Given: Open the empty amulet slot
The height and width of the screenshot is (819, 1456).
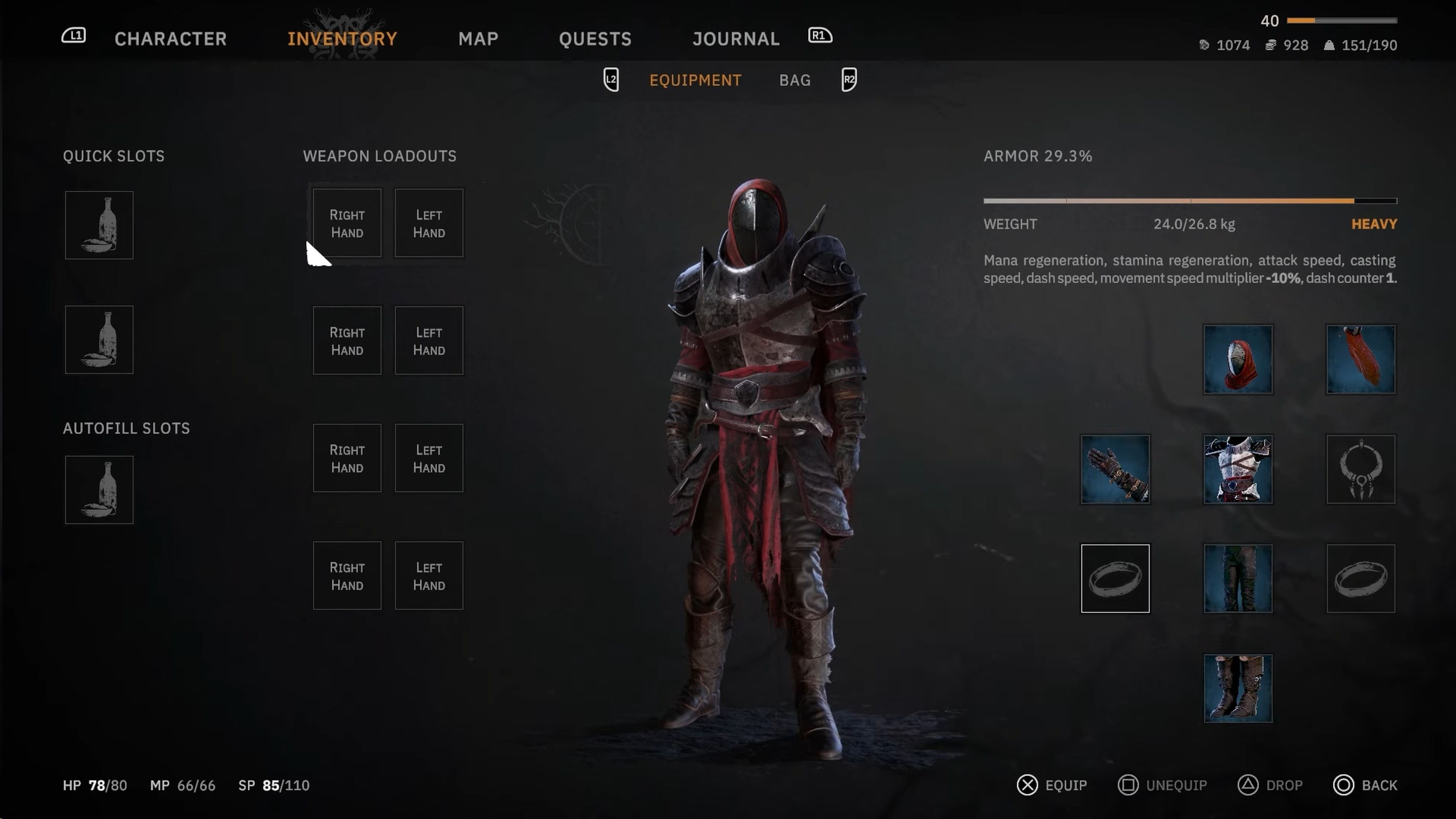Looking at the screenshot, I should click(x=1360, y=469).
